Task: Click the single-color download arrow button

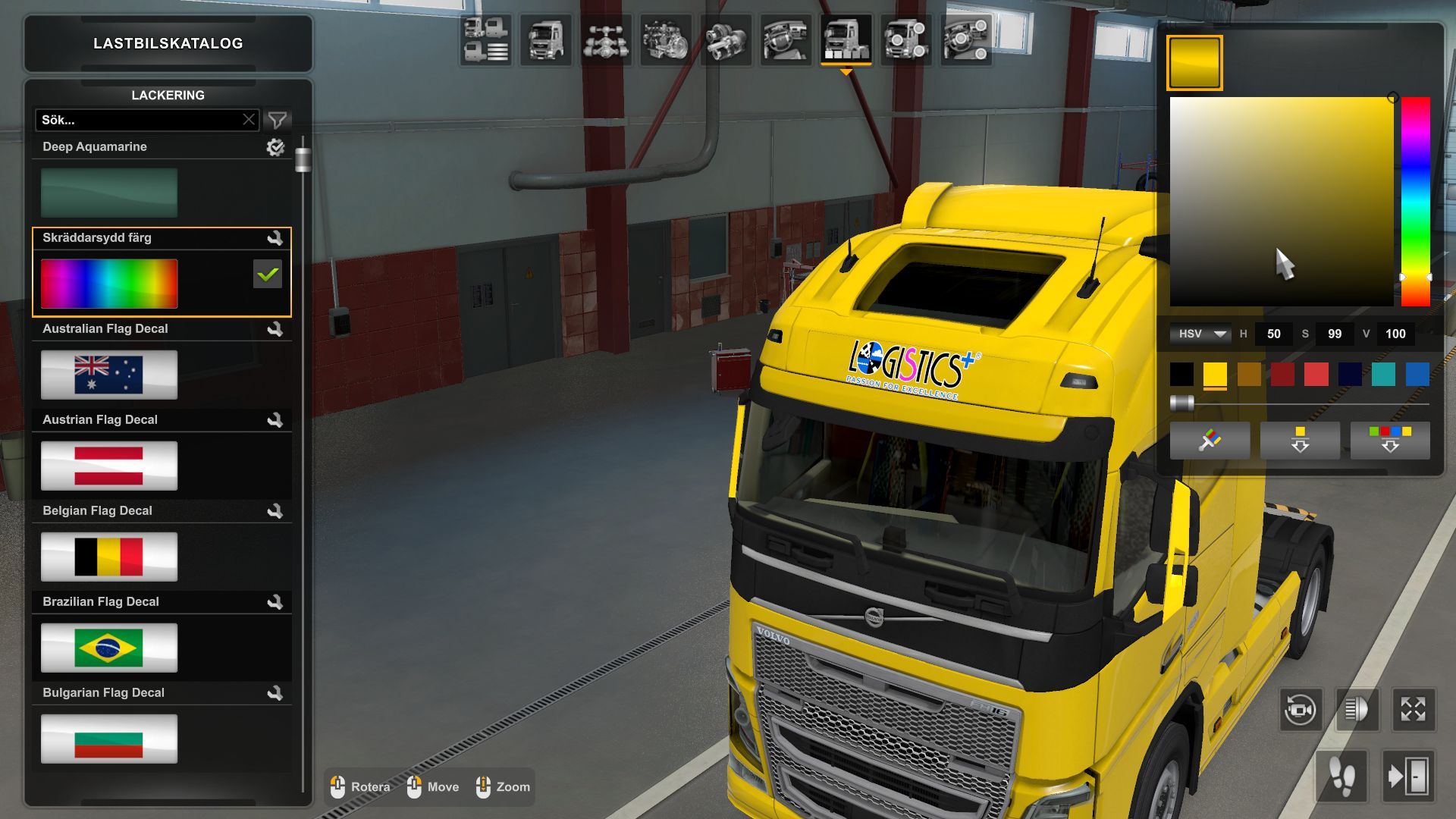Action: pyautogui.click(x=1300, y=440)
